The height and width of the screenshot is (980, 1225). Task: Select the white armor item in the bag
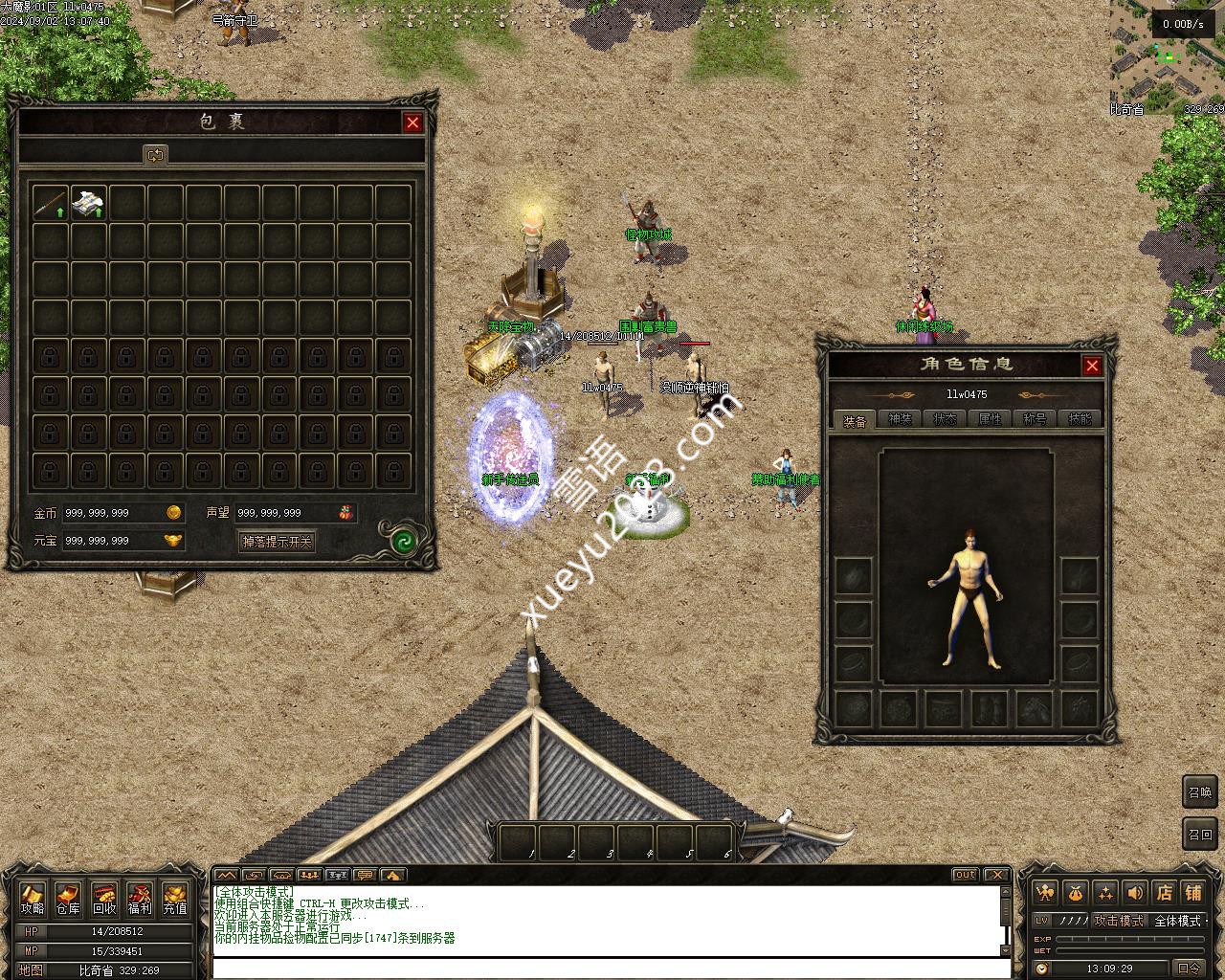pyautogui.click(x=88, y=202)
